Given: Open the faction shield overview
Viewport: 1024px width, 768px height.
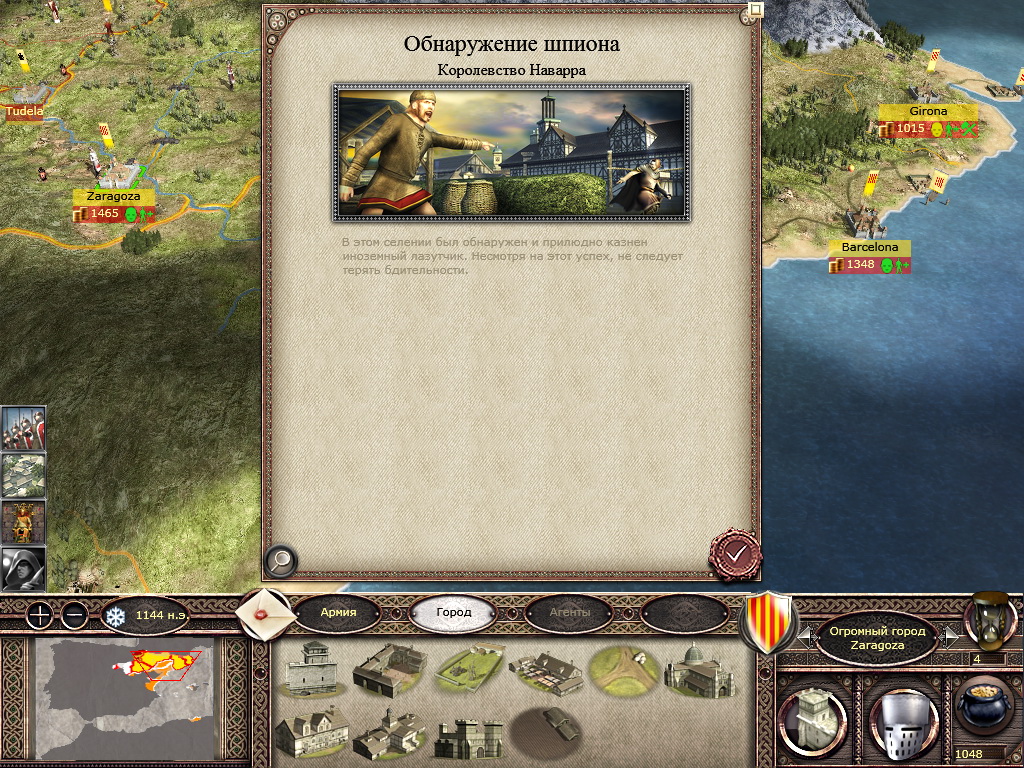Looking at the screenshot, I should click(x=767, y=622).
